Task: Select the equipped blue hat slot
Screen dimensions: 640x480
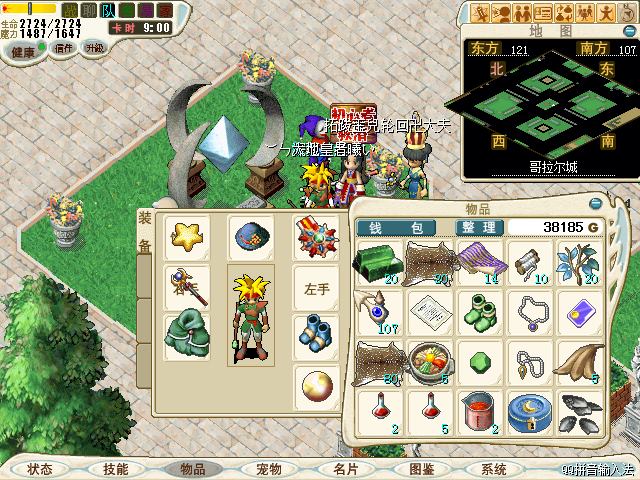Action: (250, 237)
